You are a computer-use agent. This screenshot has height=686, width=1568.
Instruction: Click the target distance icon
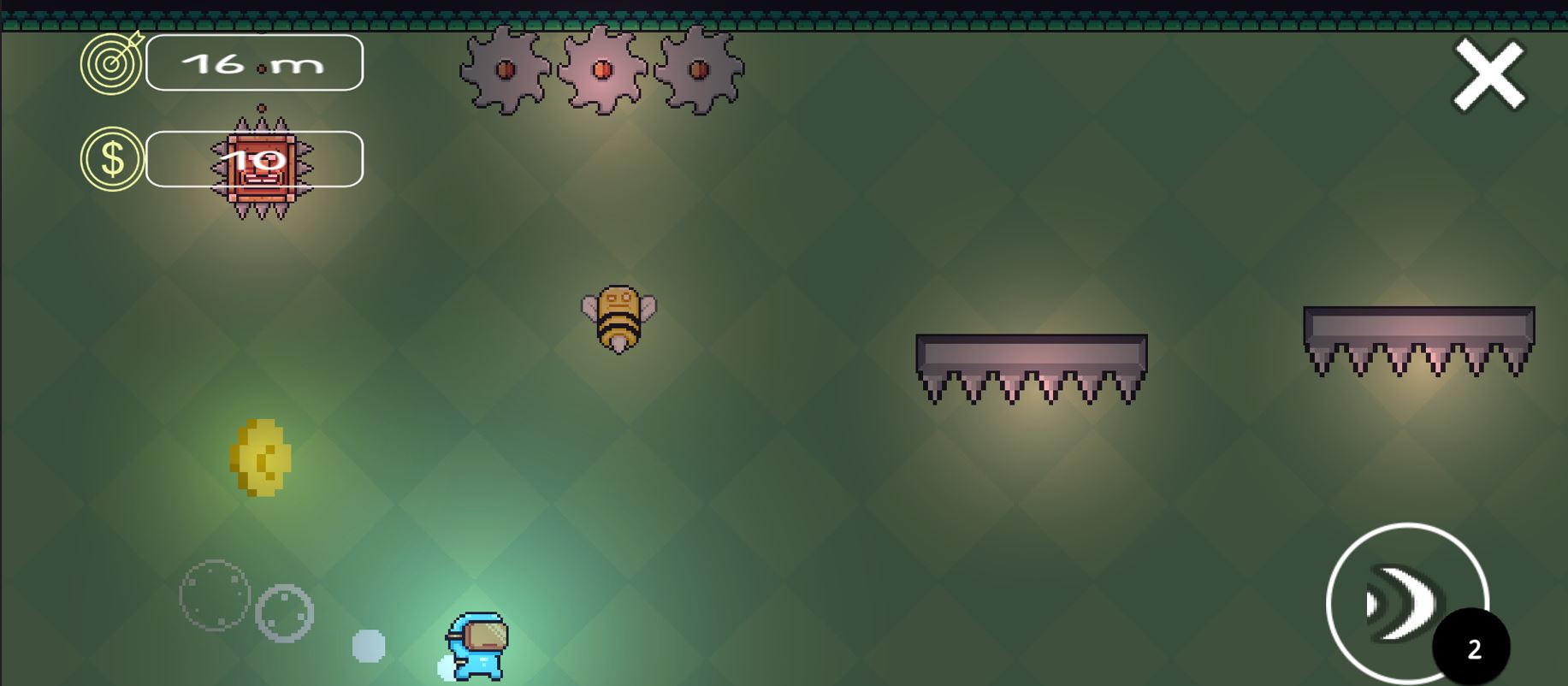110,62
